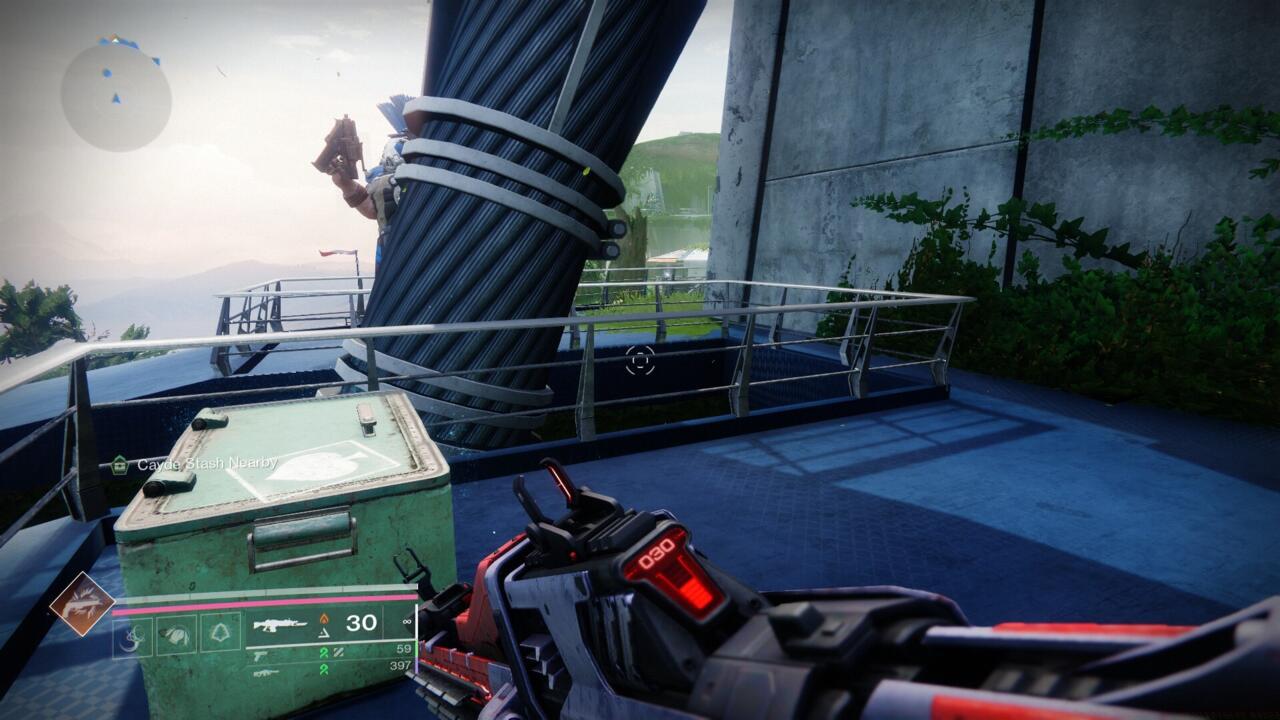Click the equipped auto rifle weapon icon
Viewport: 1280px width, 720px height.
[x=280, y=625]
